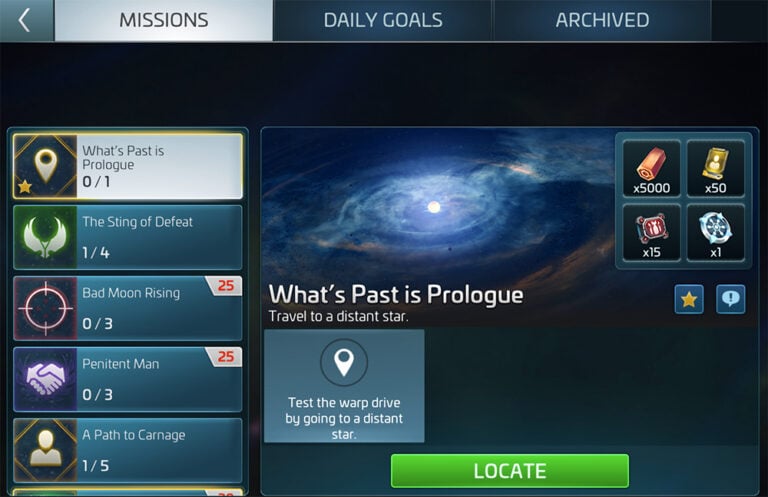This screenshot has width=768, height=497.
Task: Inspect the x15 red crate reward
Action: coord(651,233)
